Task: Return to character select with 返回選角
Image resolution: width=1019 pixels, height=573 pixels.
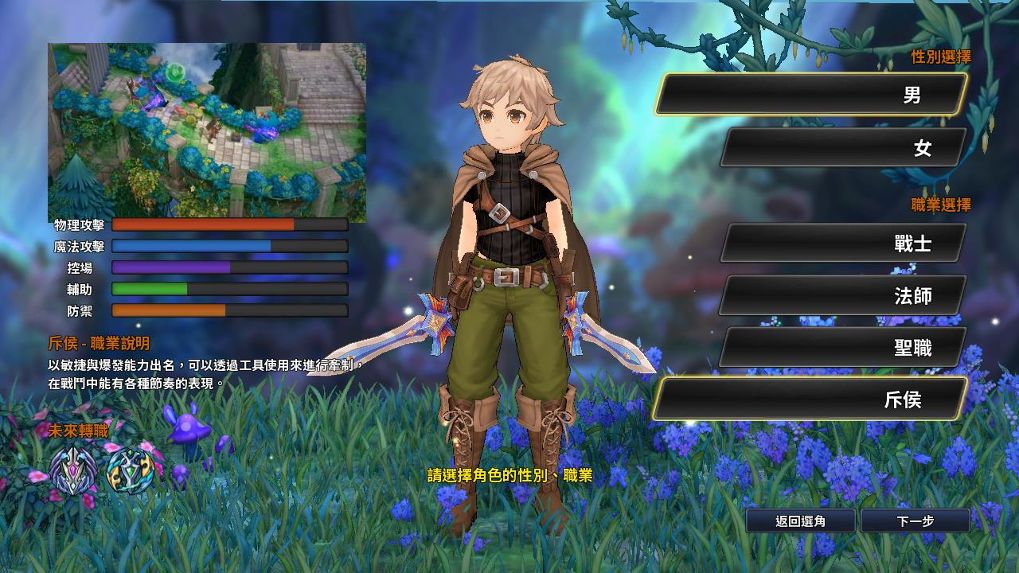Action: coord(800,521)
